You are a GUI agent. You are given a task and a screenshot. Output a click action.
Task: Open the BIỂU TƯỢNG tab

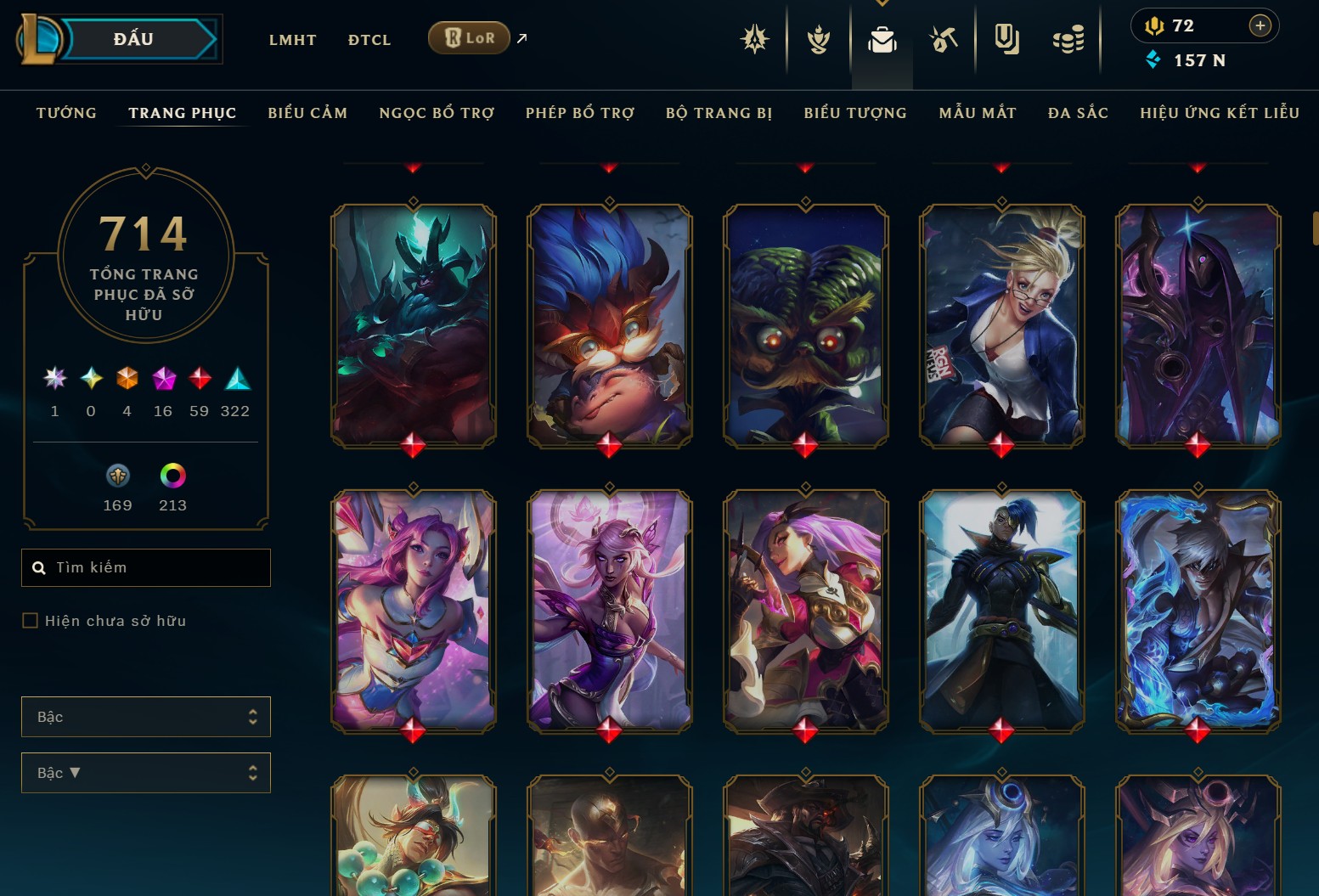pyautogui.click(x=854, y=112)
